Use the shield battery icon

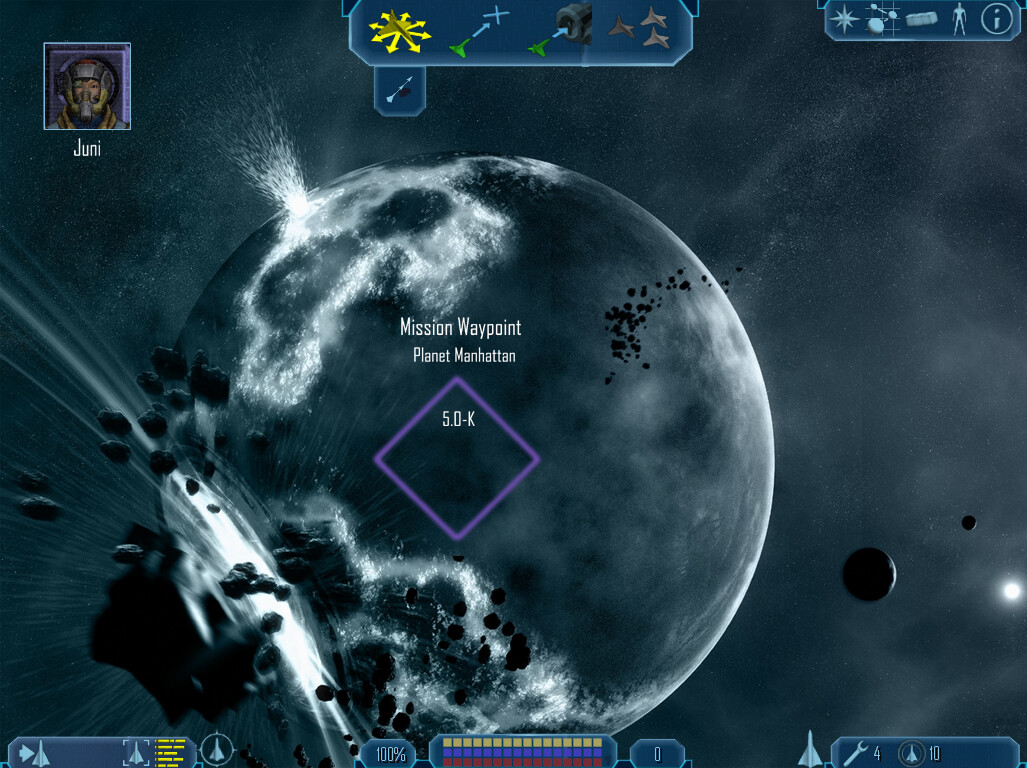click(x=910, y=752)
